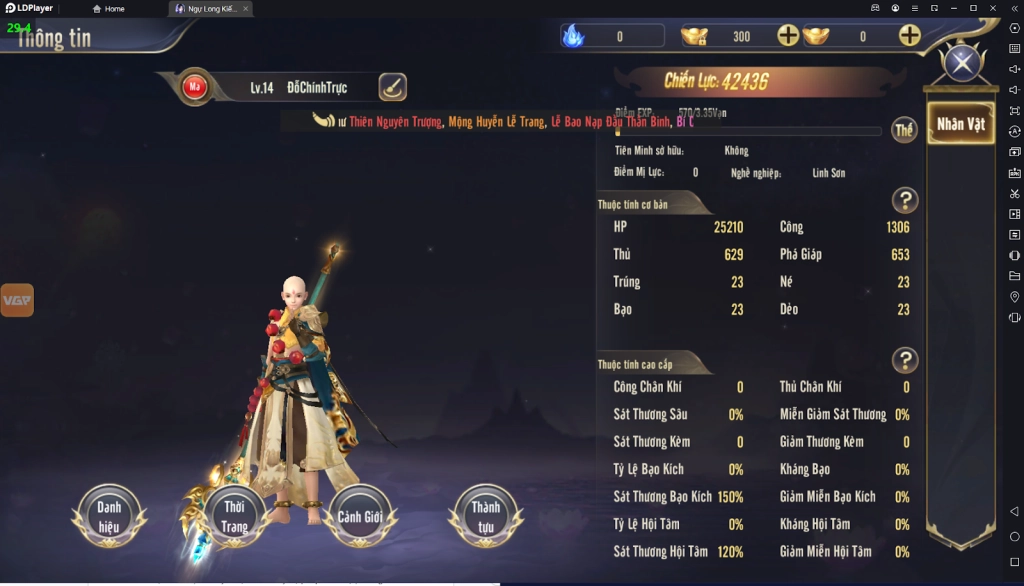Open the Danh hiệu titles menu
This screenshot has width=1024, height=586.
[109, 516]
